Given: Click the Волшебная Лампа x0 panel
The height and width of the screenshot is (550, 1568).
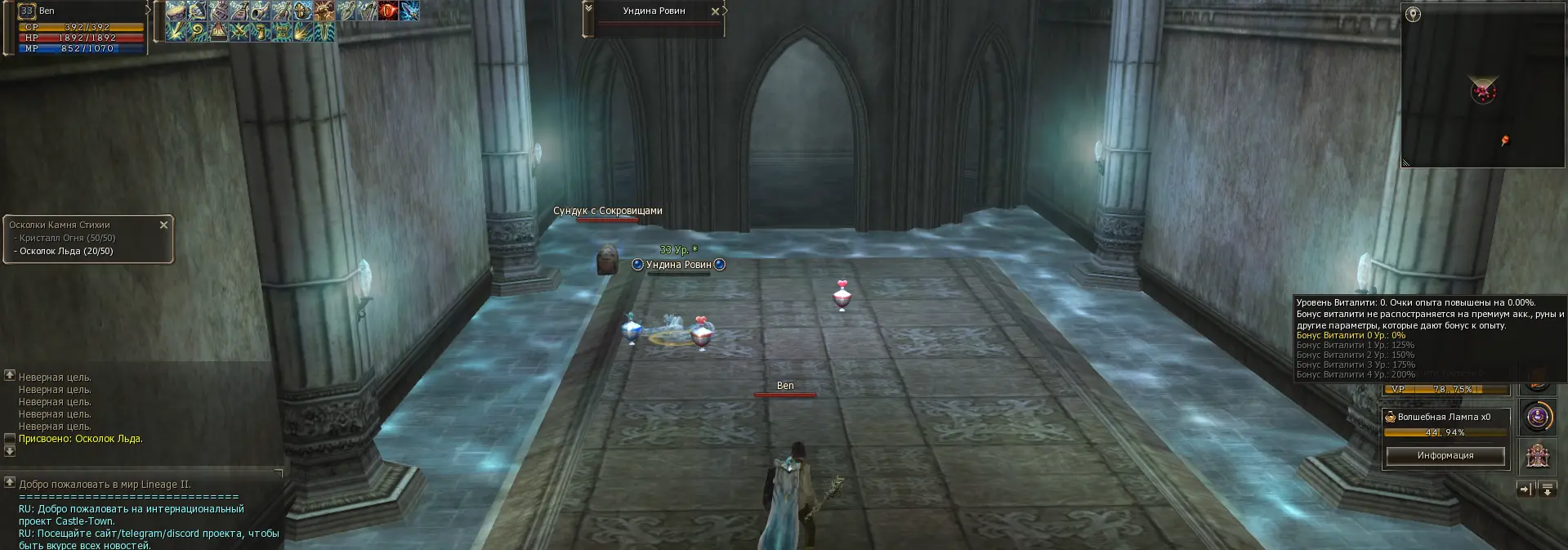Looking at the screenshot, I should 1445,418.
